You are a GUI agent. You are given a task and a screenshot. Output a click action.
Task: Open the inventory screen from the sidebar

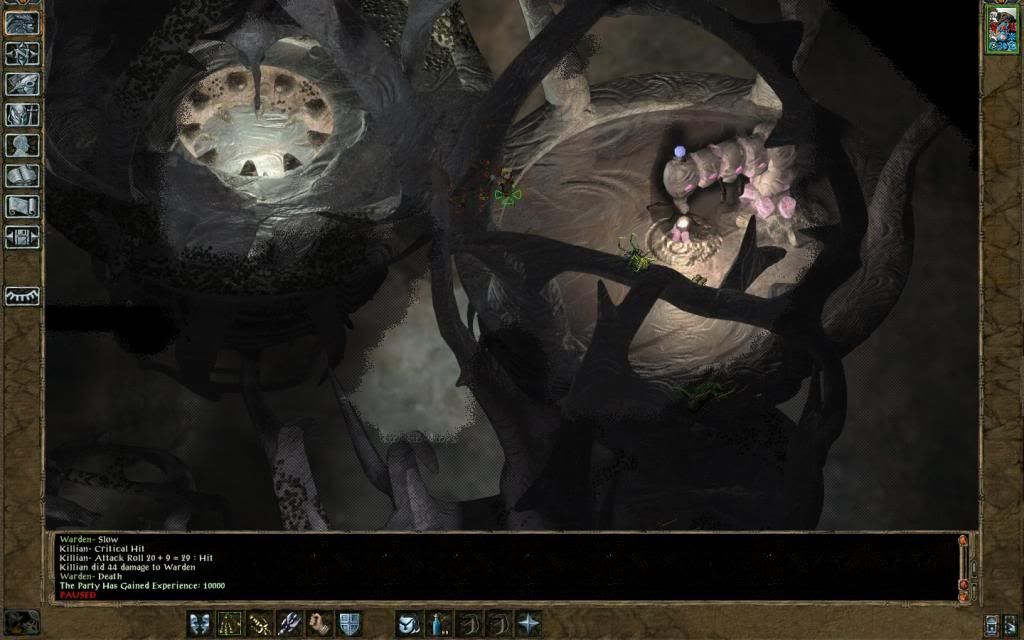tap(22, 115)
